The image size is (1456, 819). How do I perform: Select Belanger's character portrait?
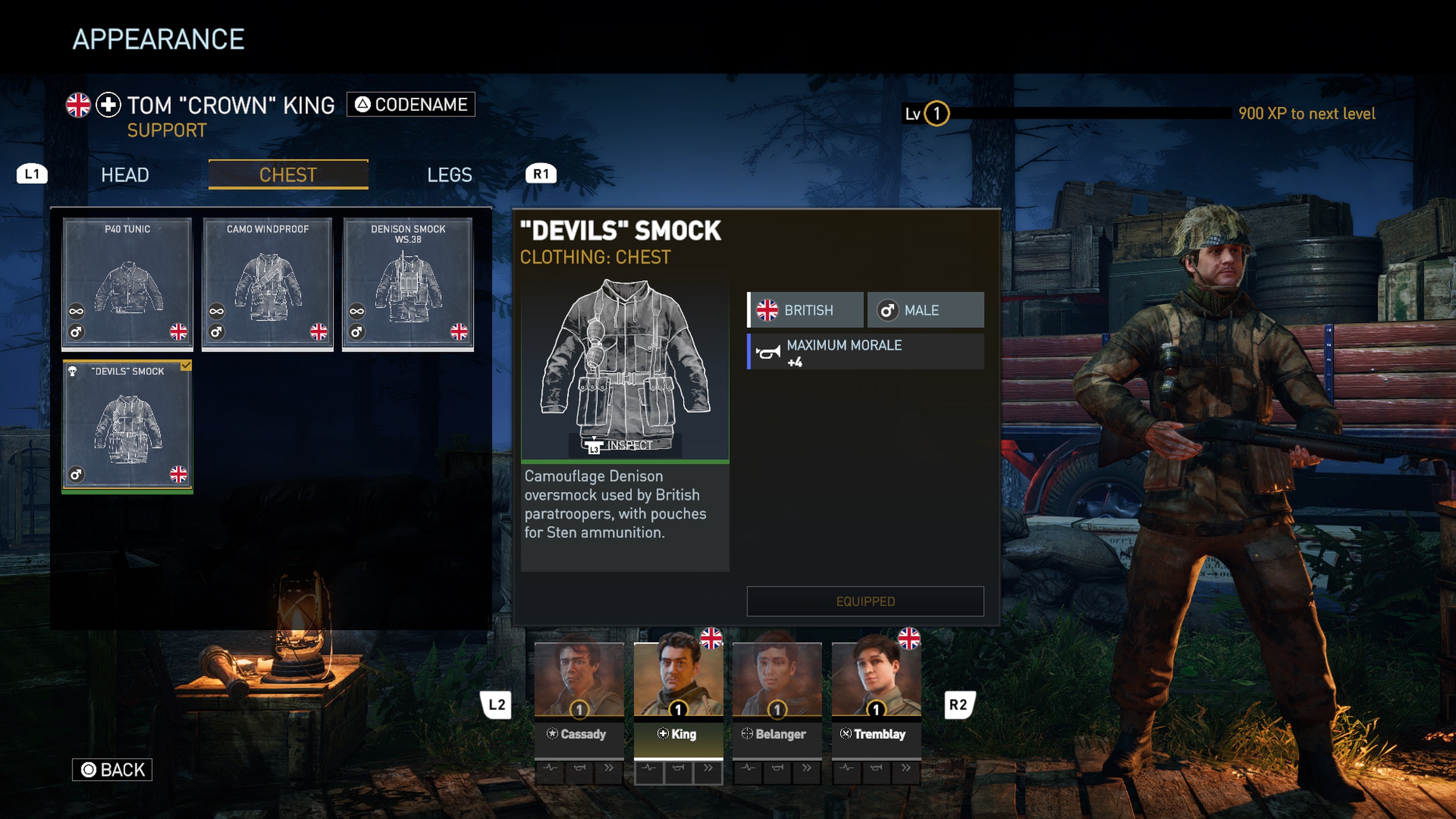[x=777, y=678]
